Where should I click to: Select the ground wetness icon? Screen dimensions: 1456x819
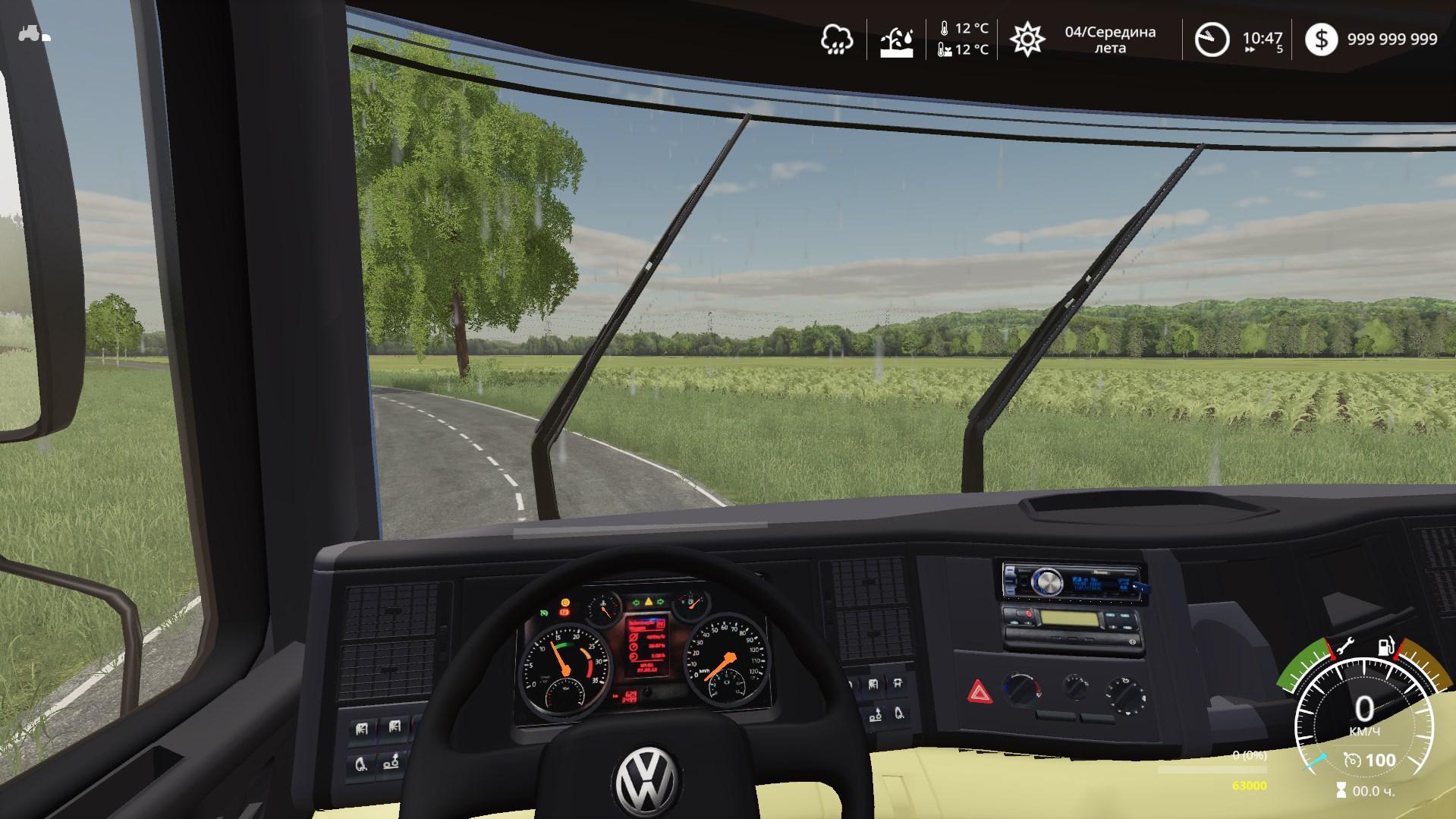coord(896,40)
